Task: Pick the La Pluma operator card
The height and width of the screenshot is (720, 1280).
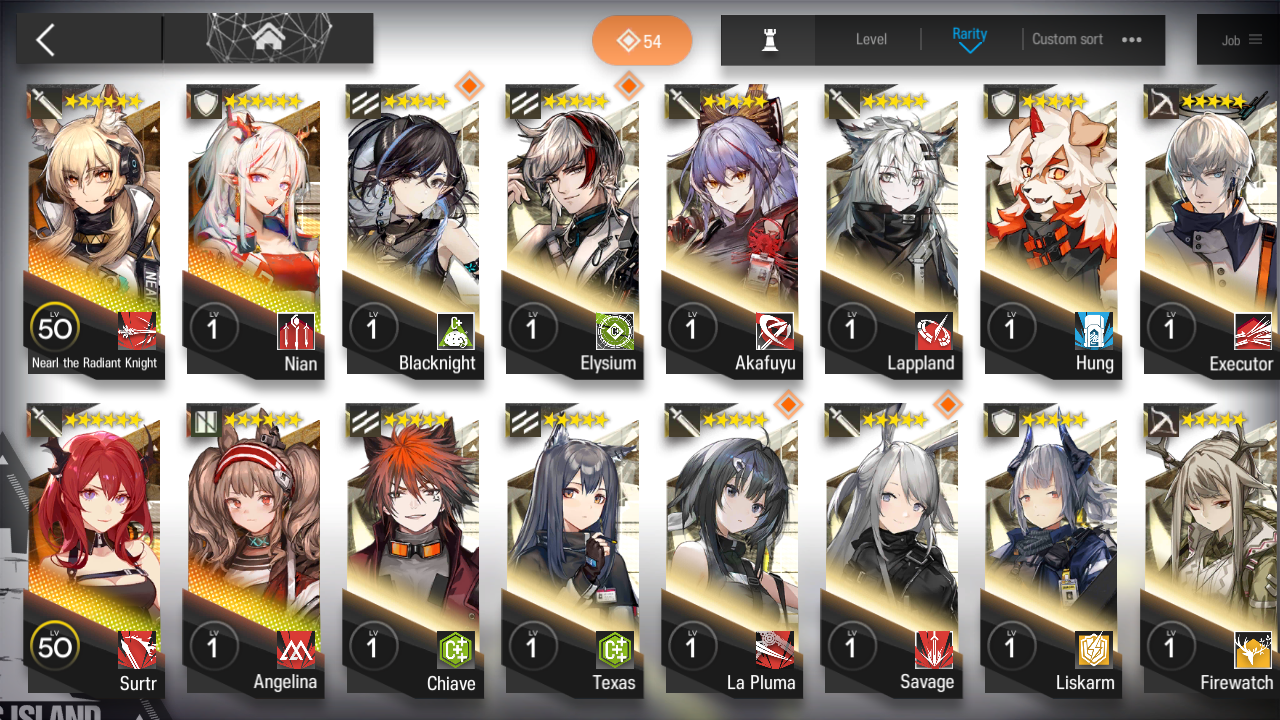Action: (x=732, y=550)
